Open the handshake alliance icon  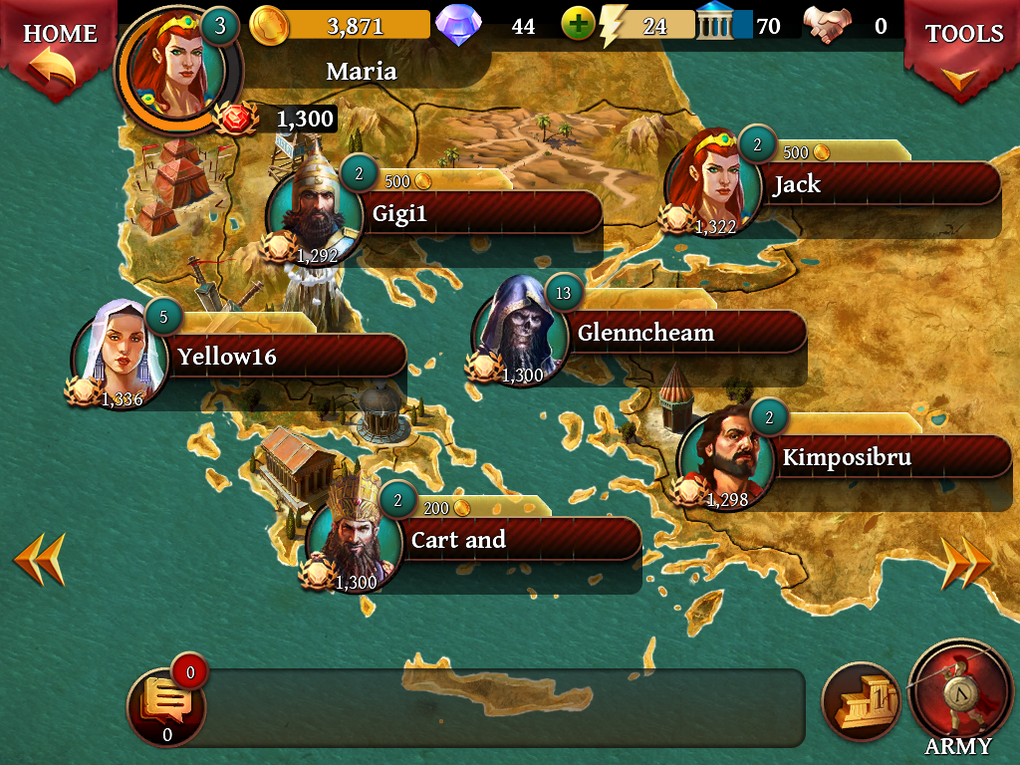(x=828, y=25)
